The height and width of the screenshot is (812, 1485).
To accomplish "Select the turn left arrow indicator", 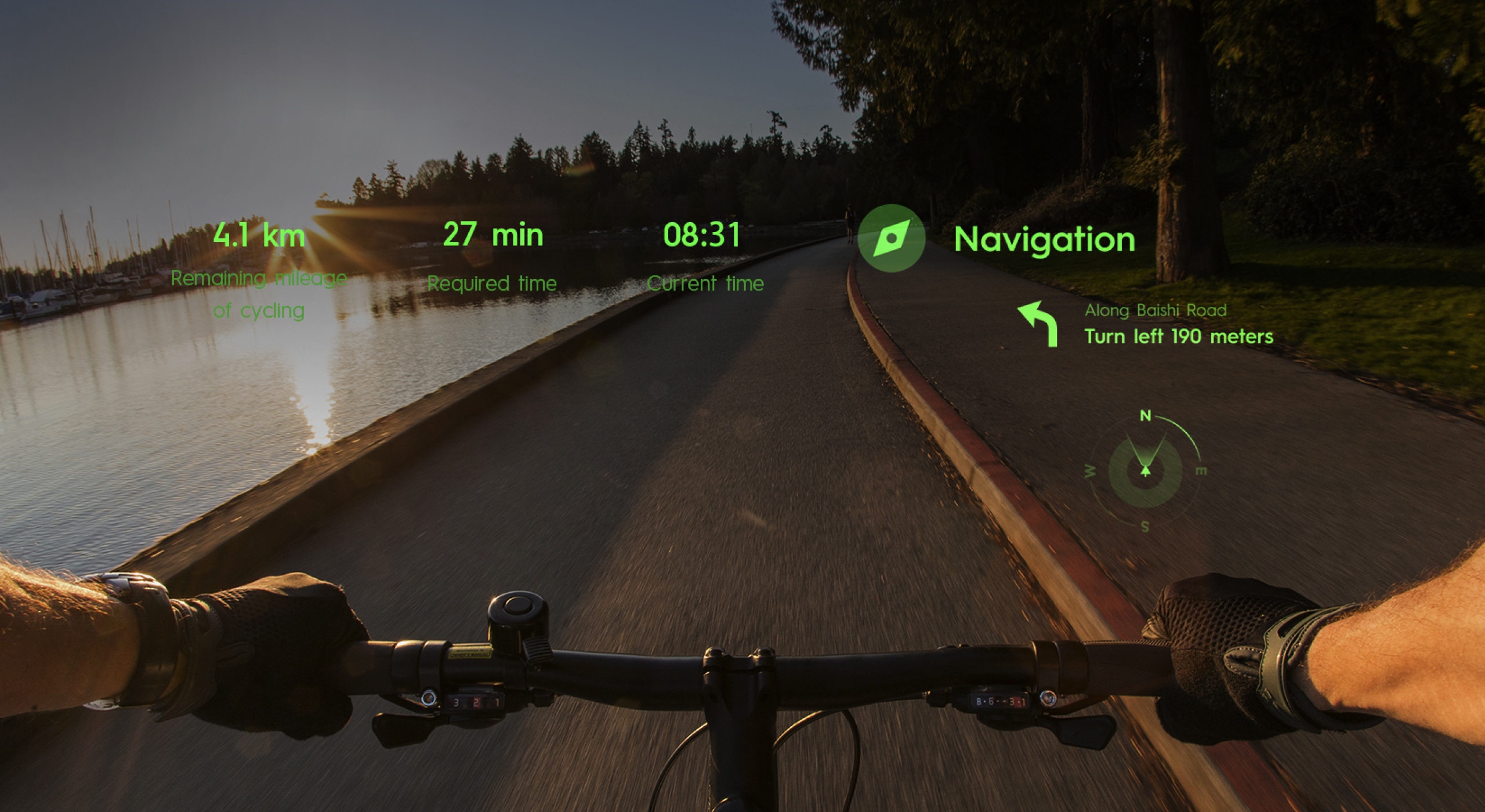I will [x=1038, y=324].
